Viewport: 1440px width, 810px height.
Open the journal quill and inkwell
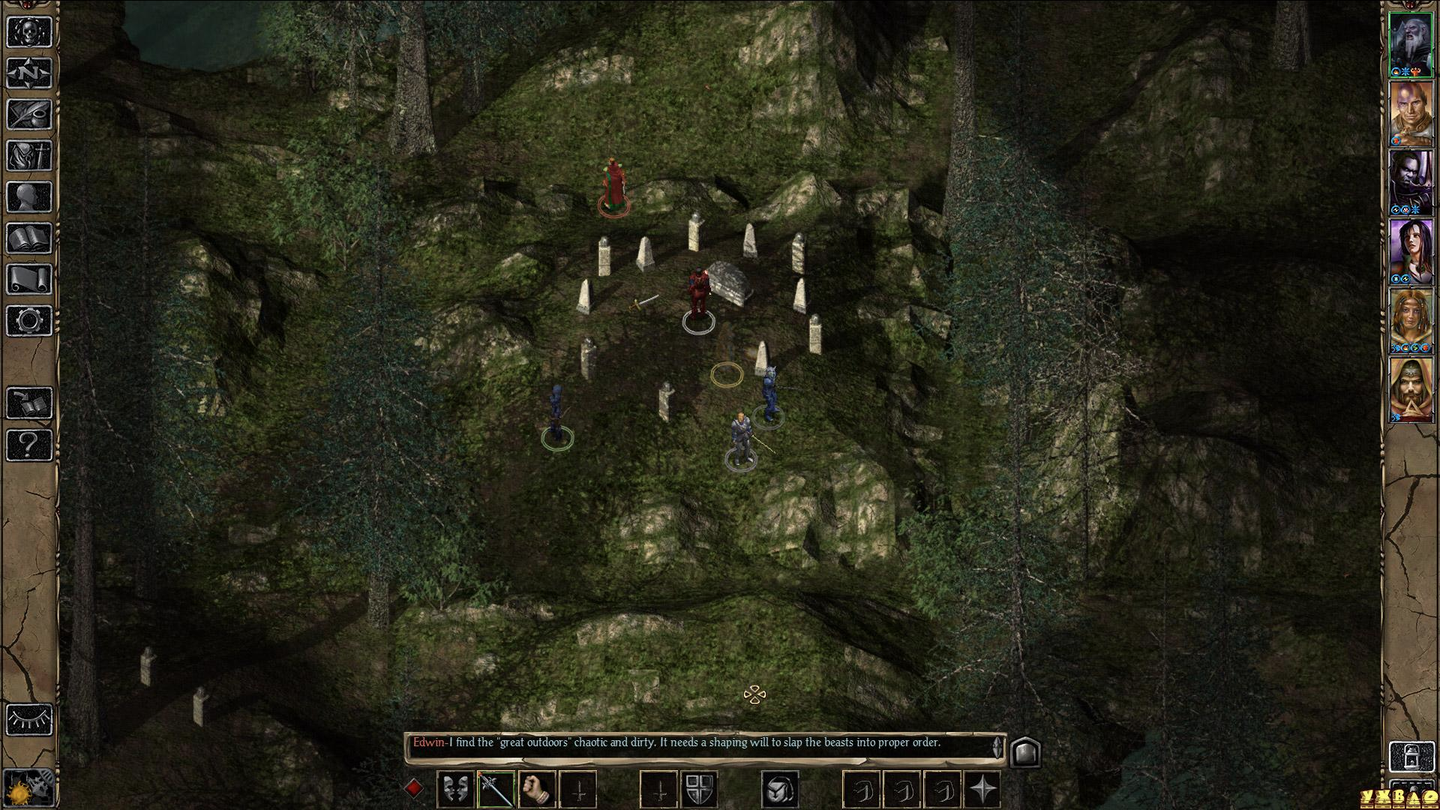pyautogui.click(x=29, y=114)
